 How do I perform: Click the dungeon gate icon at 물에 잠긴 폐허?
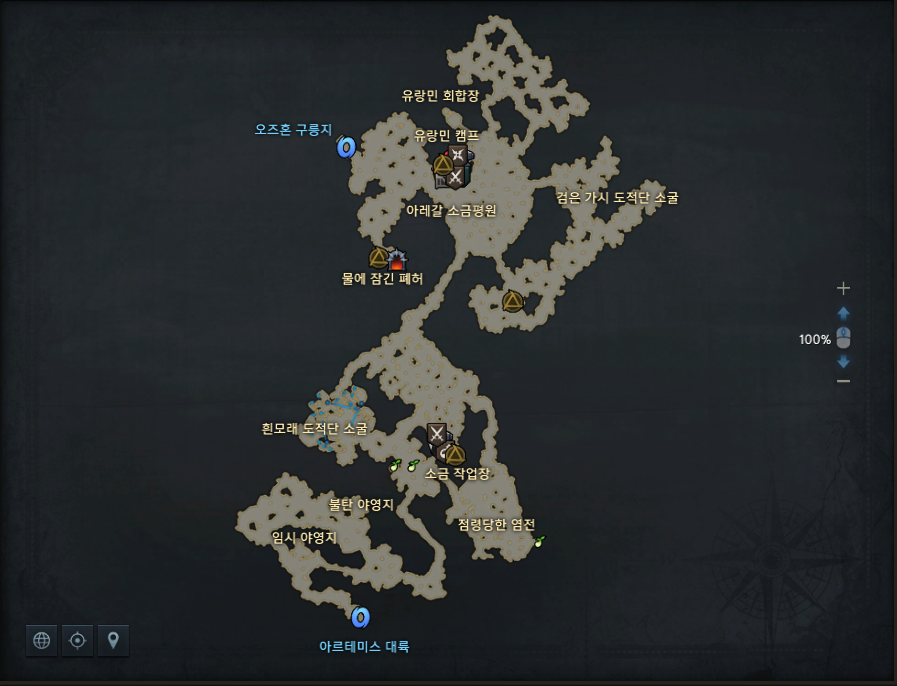[397, 260]
